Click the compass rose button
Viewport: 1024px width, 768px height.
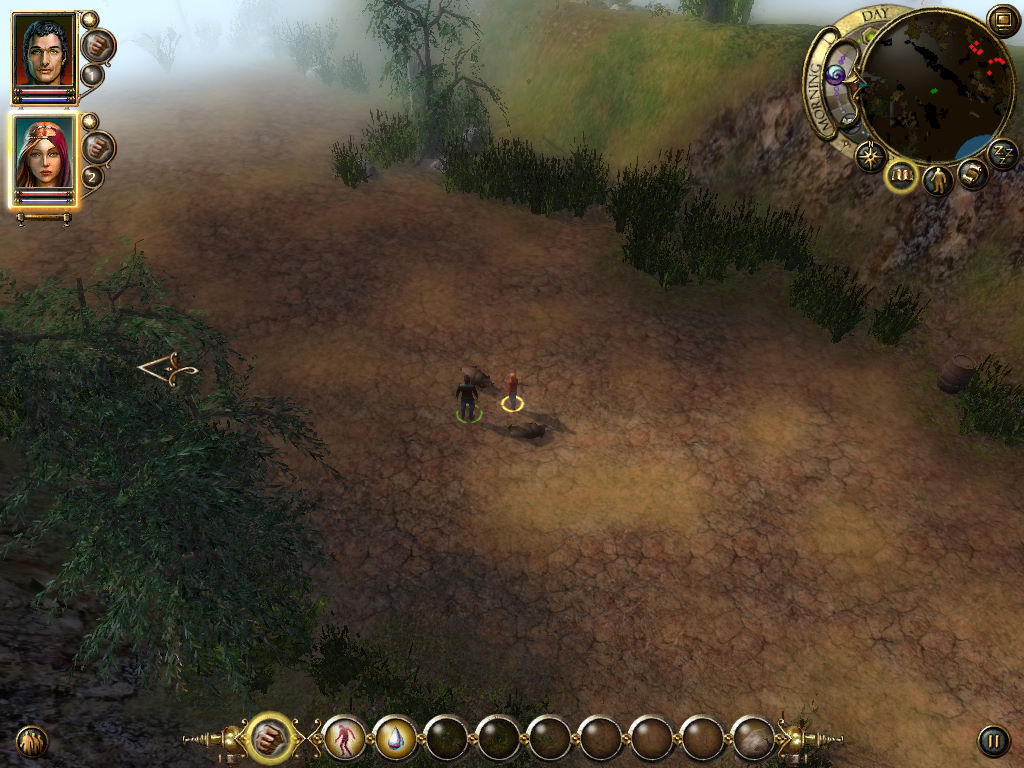click(x=870, y=156)
